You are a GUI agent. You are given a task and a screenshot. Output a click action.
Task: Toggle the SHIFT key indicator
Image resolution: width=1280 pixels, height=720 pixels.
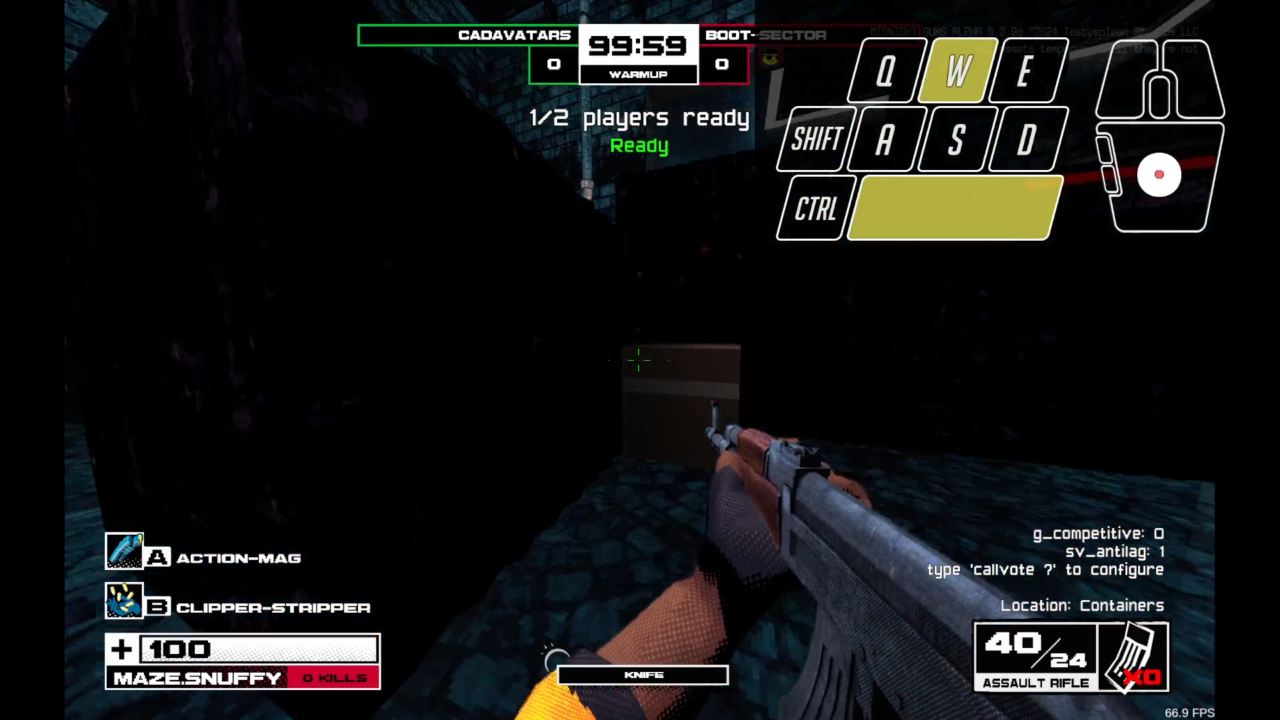[813, 140]
